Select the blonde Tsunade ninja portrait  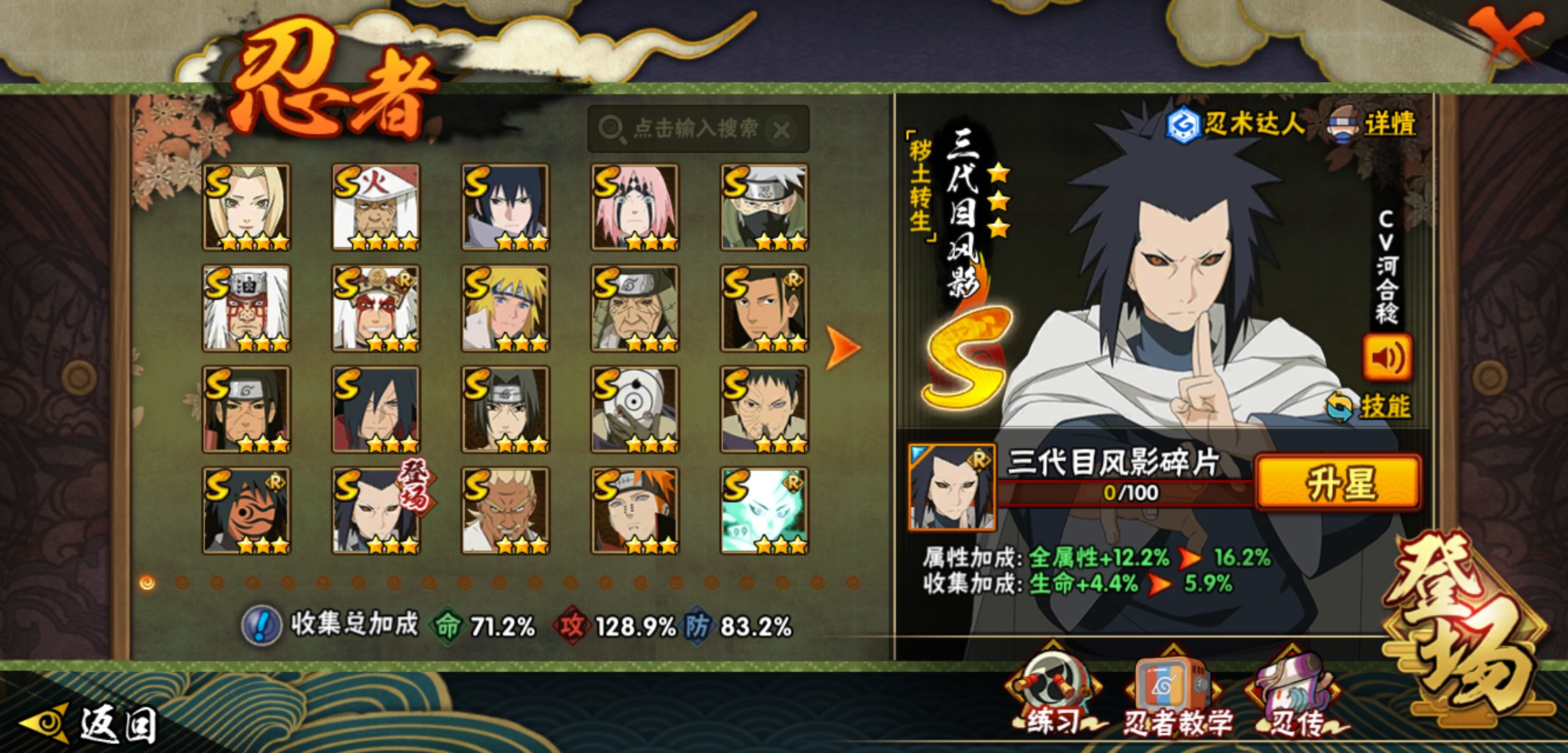click(246, 207)
